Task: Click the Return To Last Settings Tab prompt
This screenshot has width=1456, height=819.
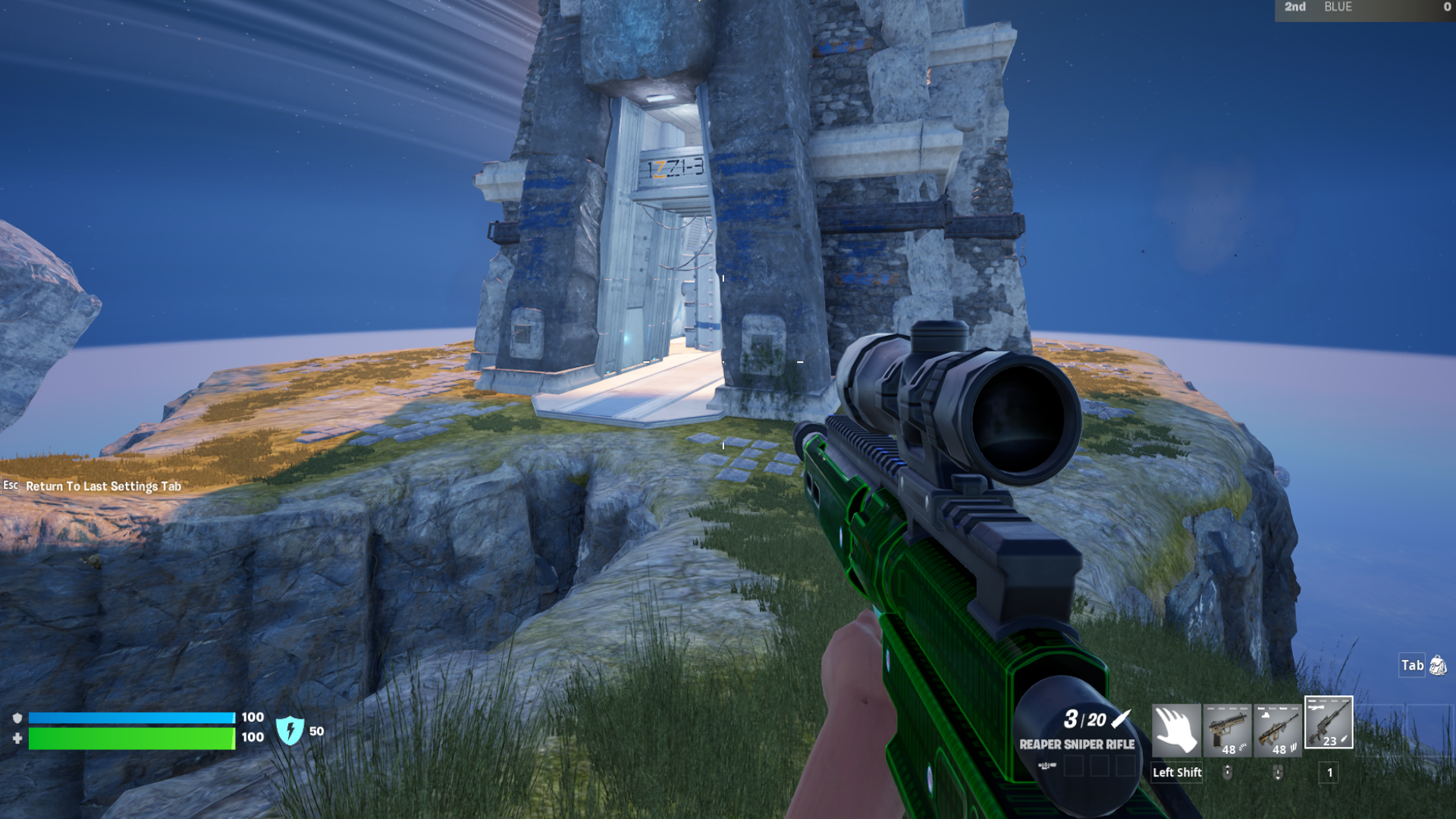Action: click(x=102, y=486)
